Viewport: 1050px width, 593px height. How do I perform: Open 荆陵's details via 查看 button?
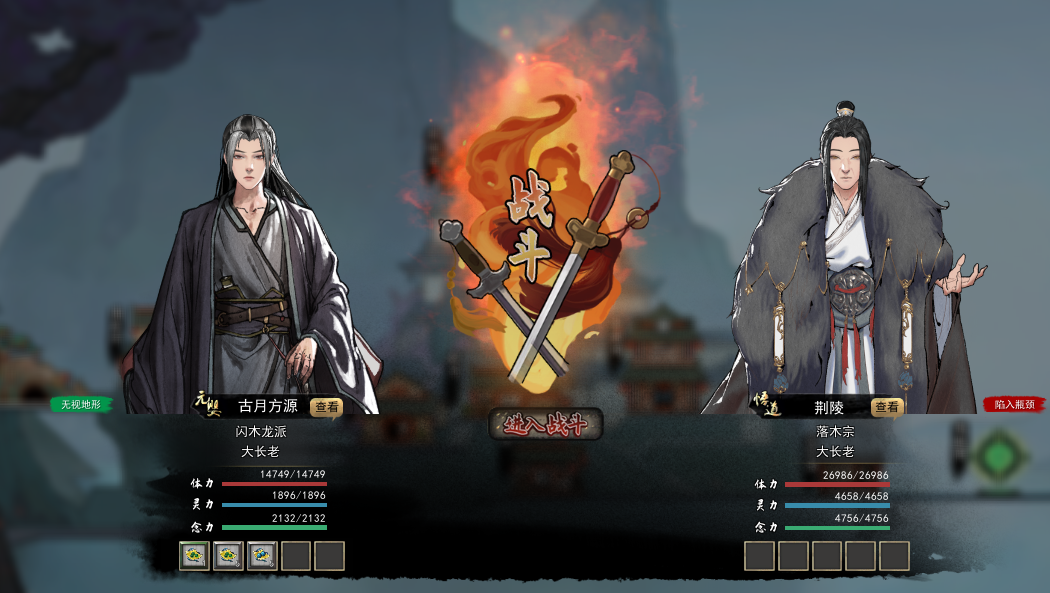[887, 407]
